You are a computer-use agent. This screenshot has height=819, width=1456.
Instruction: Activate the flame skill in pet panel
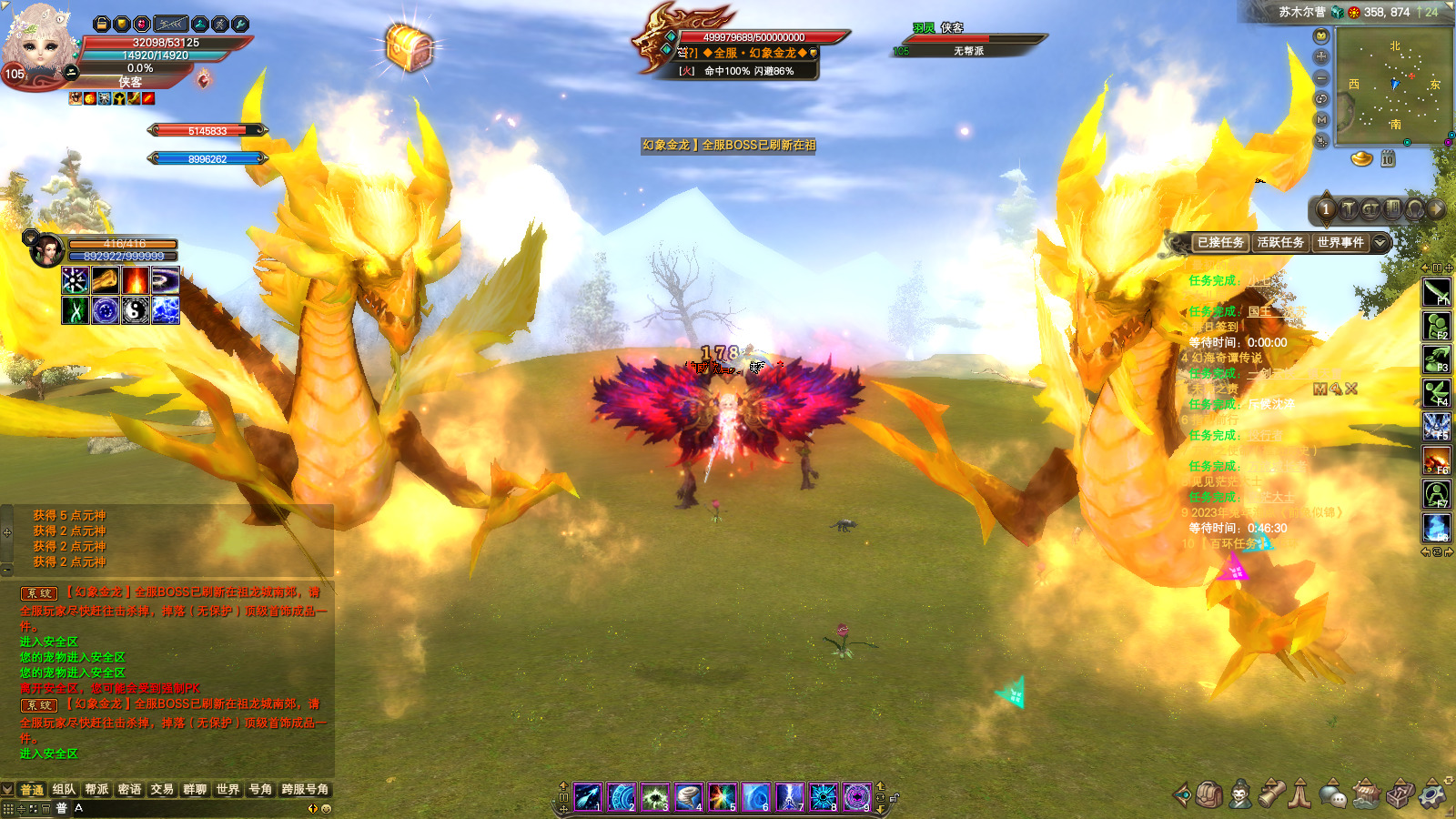(x=136, y=280)
